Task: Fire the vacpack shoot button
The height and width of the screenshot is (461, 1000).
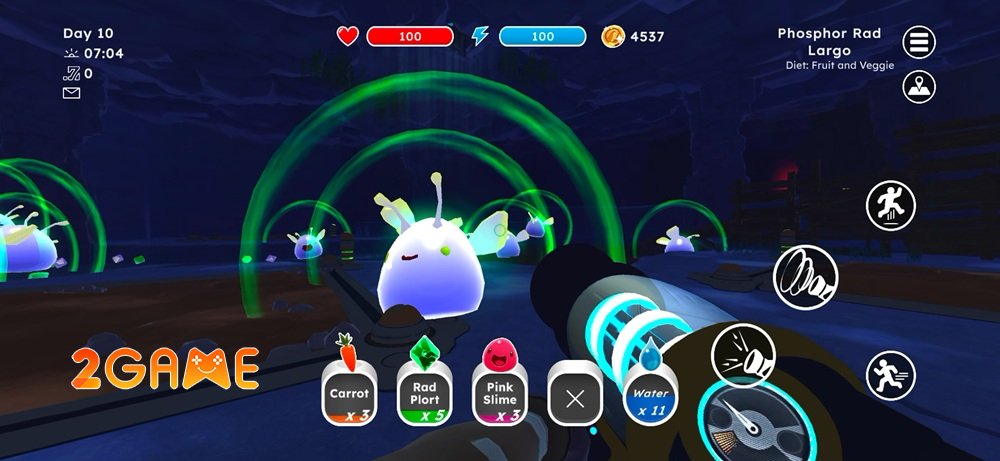Action: click(x=743, y=356)
